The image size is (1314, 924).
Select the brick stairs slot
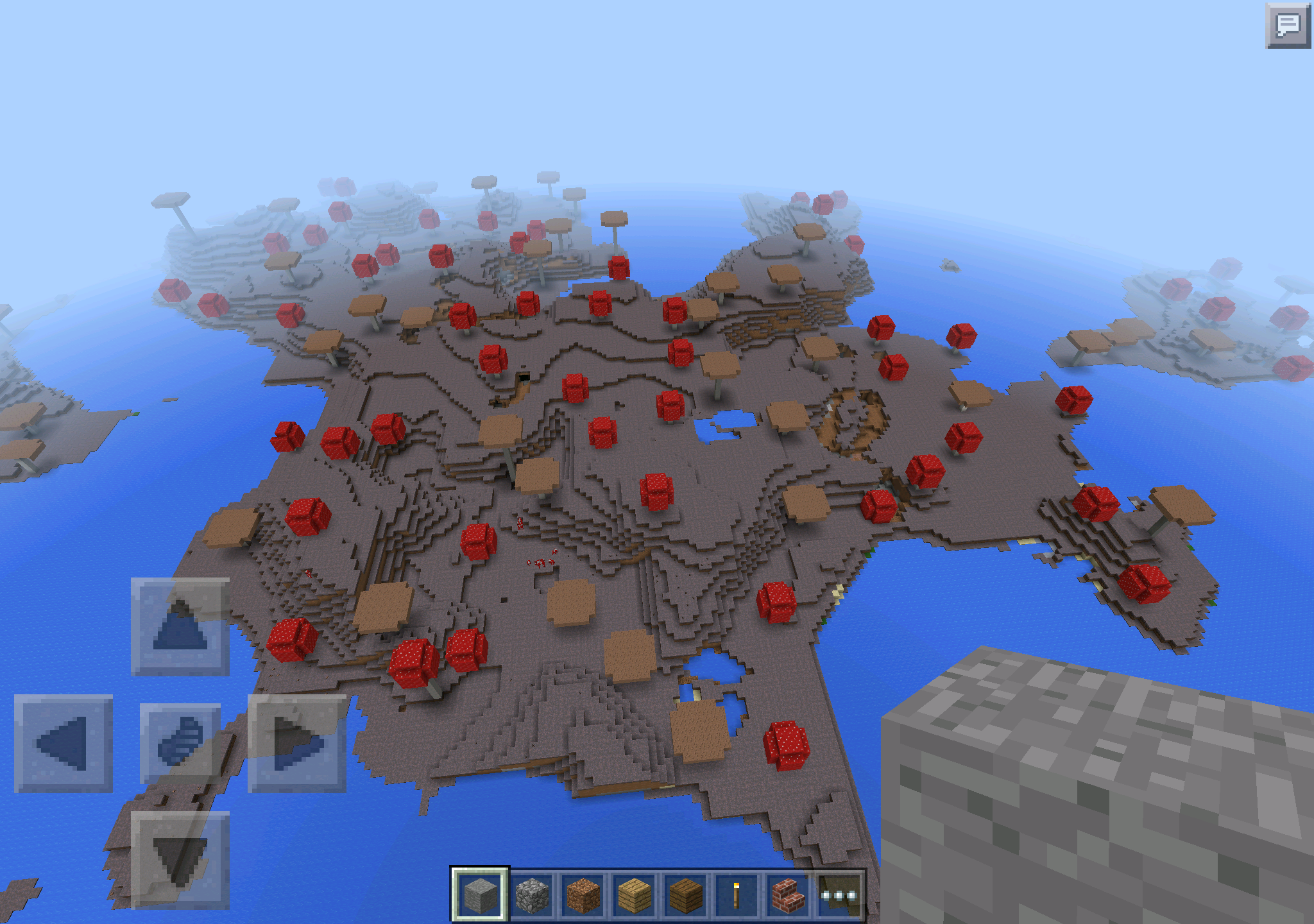tap(788, 895)
